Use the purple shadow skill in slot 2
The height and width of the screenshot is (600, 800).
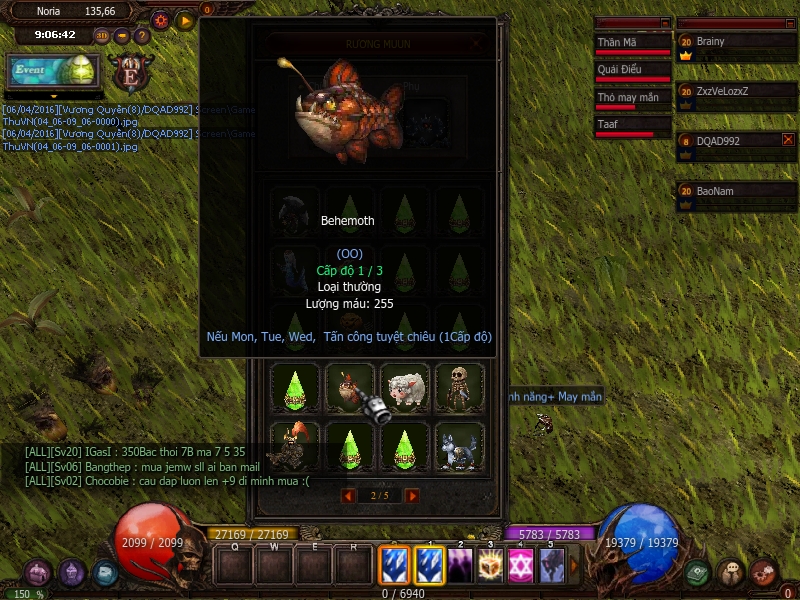point(460,566)
